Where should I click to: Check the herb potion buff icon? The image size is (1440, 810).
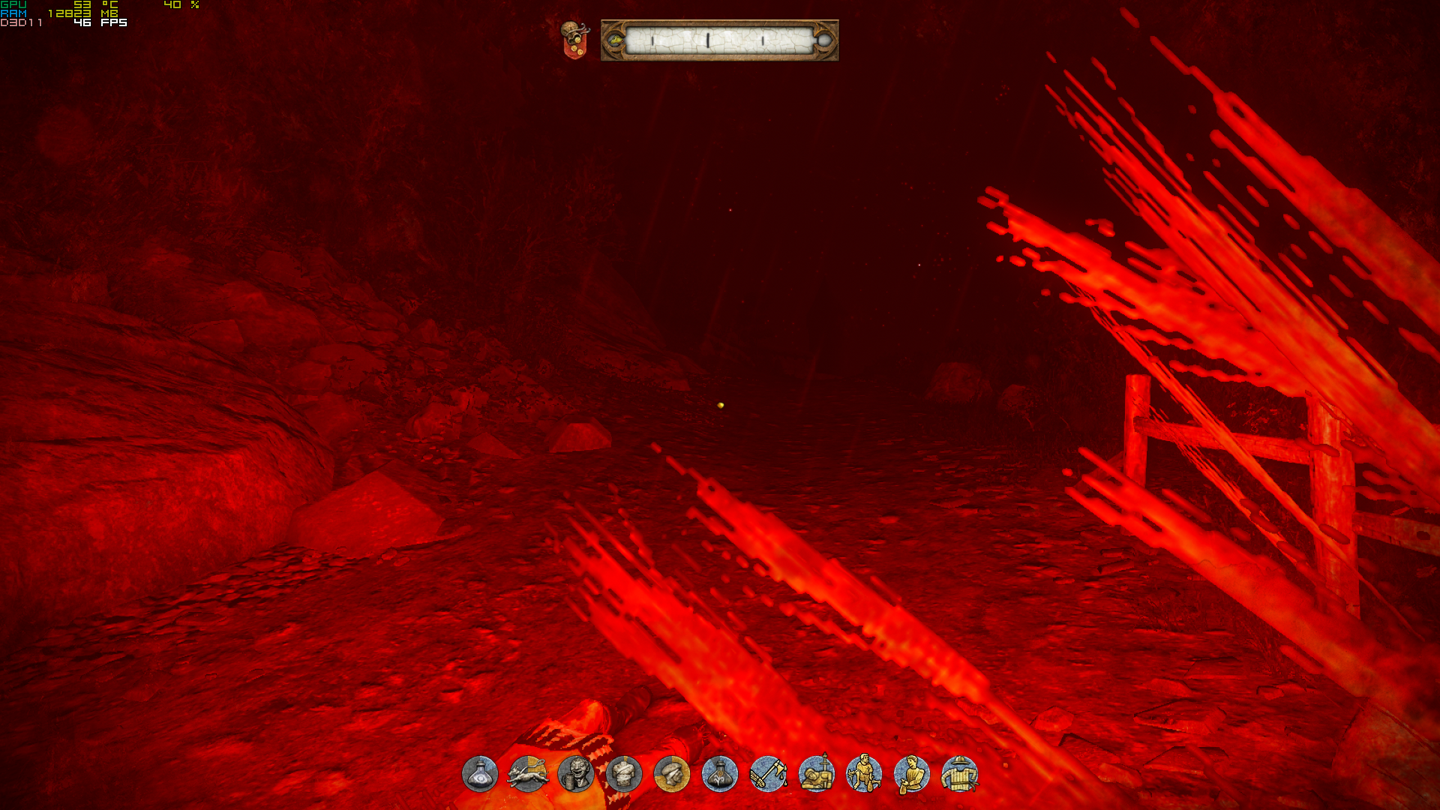point(720,773)
